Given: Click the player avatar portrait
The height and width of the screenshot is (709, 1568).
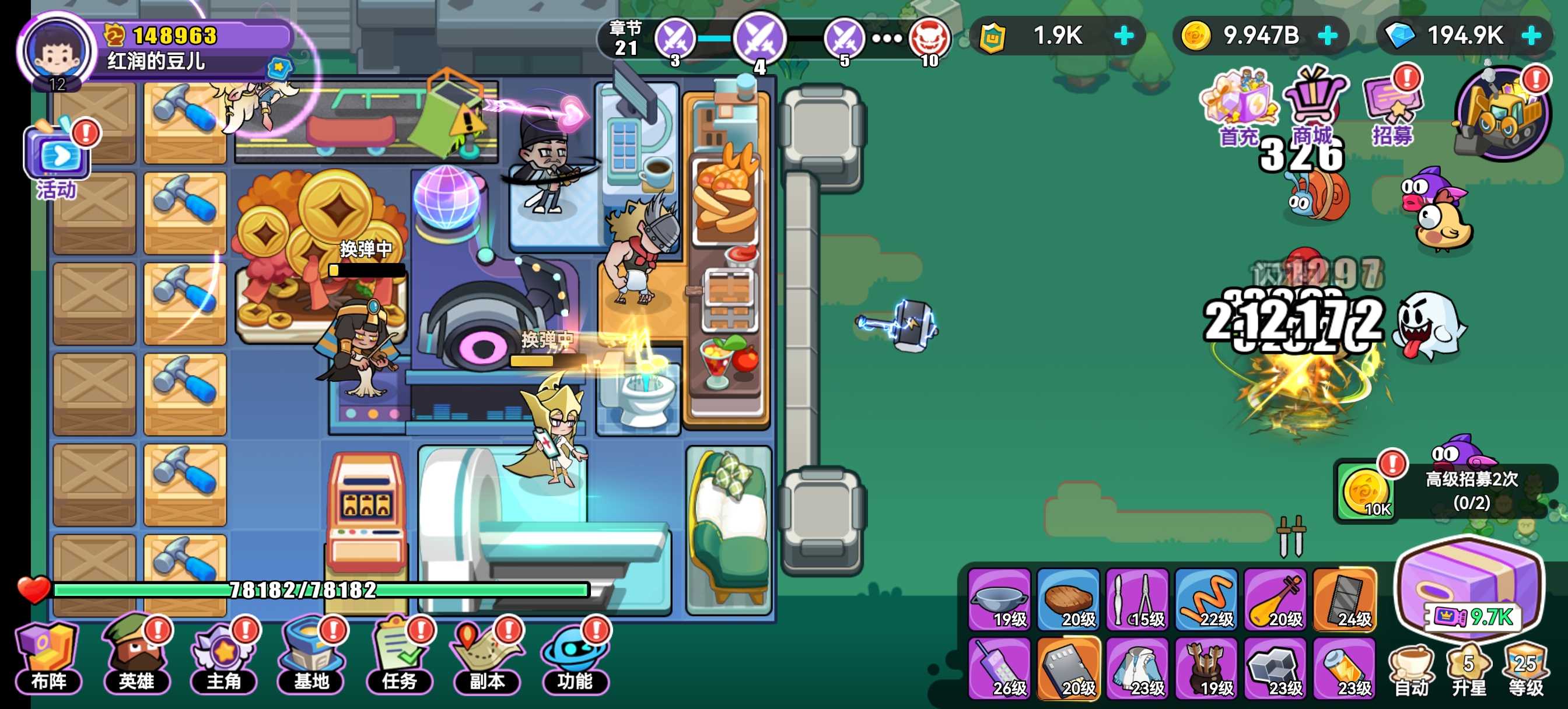Looking at the screenshot, I should 57,51.
